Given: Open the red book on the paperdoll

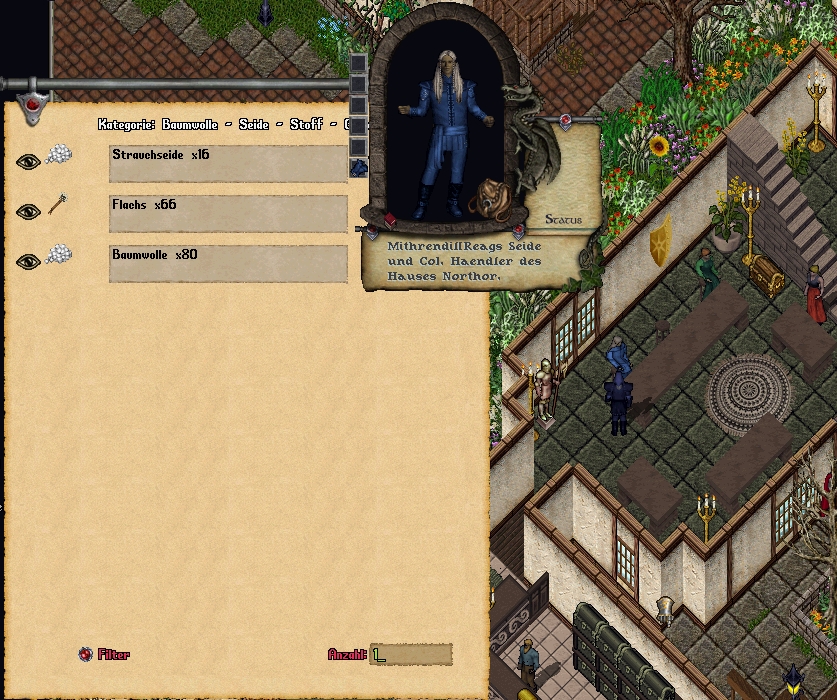Looking at the screenshot, I should point(390,221).
